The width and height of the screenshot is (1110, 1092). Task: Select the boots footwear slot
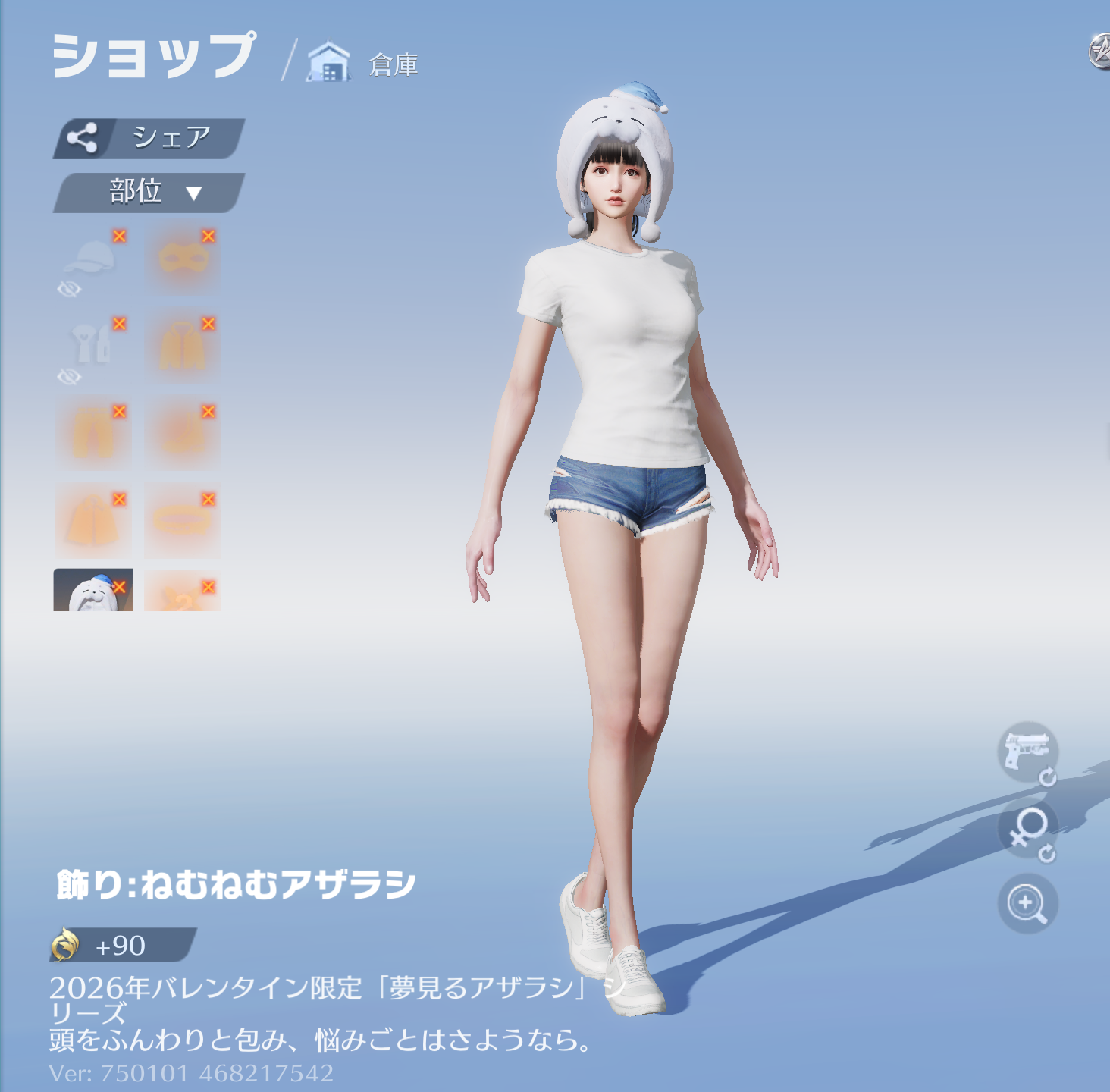click(x=183, y=434)
